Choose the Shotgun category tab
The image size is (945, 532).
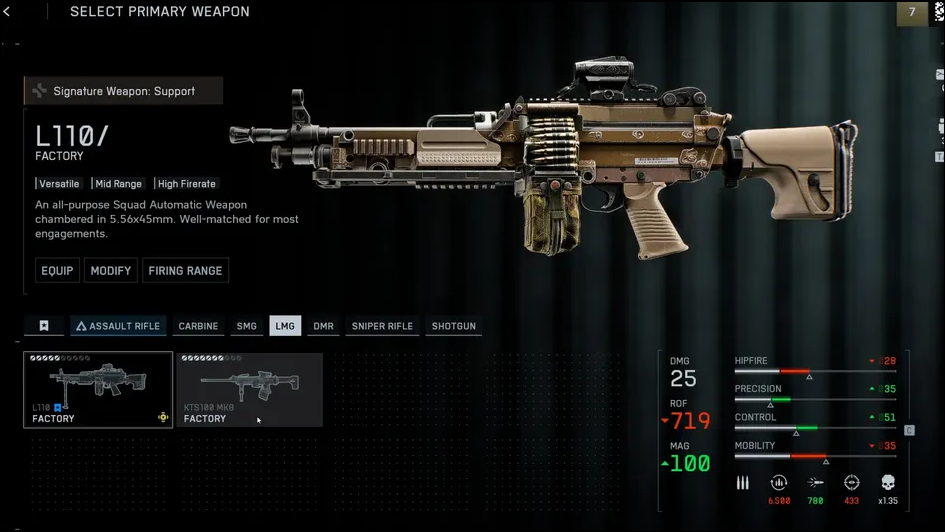[x=454, y=326]
